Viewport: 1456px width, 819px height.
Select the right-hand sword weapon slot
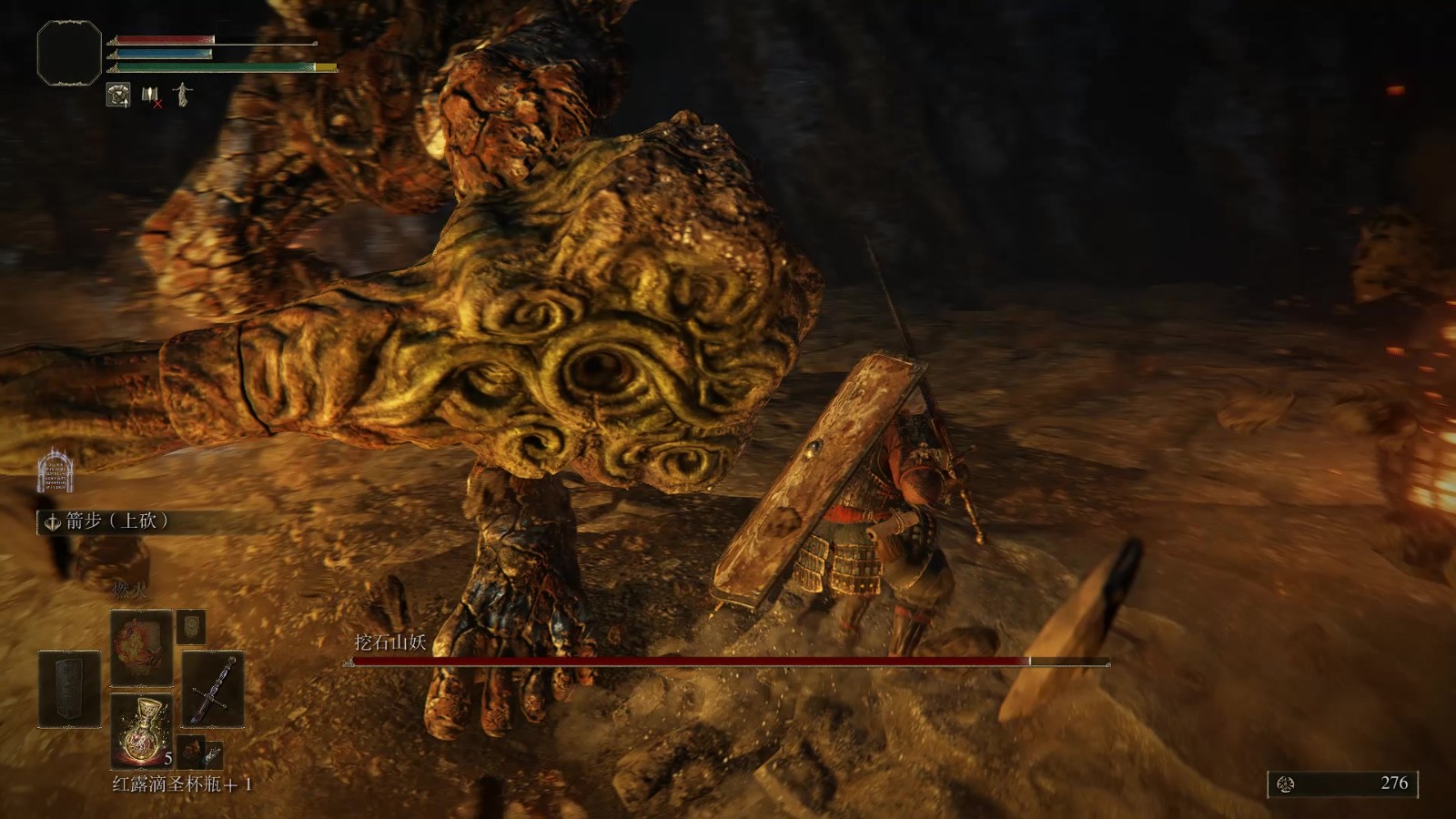tap(213, 689)
